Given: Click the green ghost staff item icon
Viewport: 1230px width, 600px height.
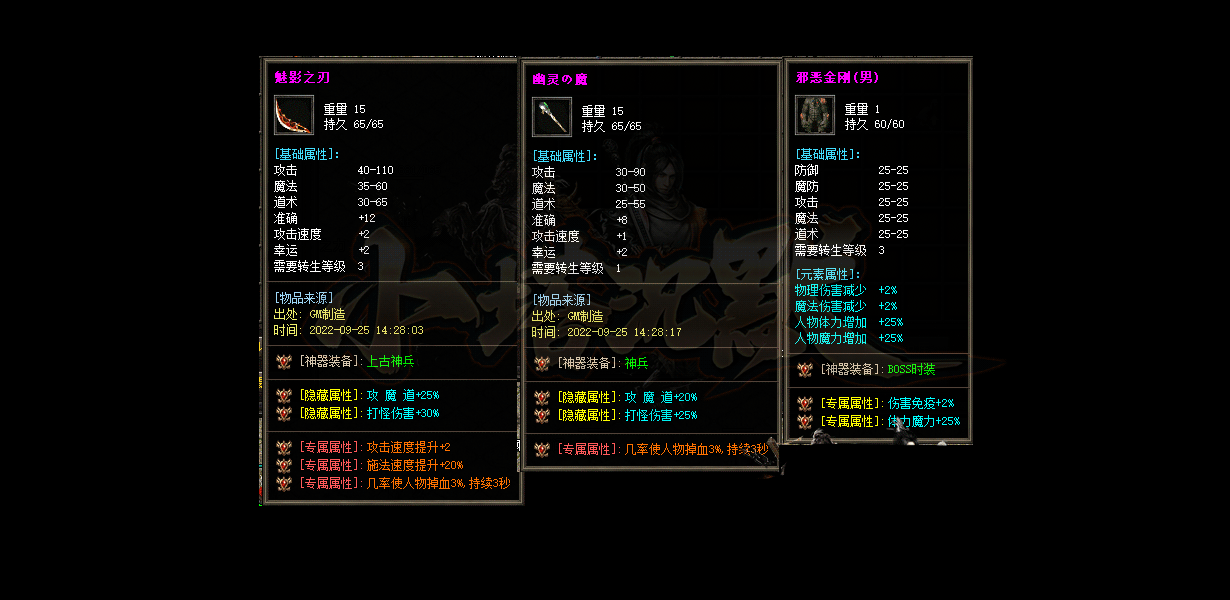Looking at the screenshot, I should tap(551, 117).
